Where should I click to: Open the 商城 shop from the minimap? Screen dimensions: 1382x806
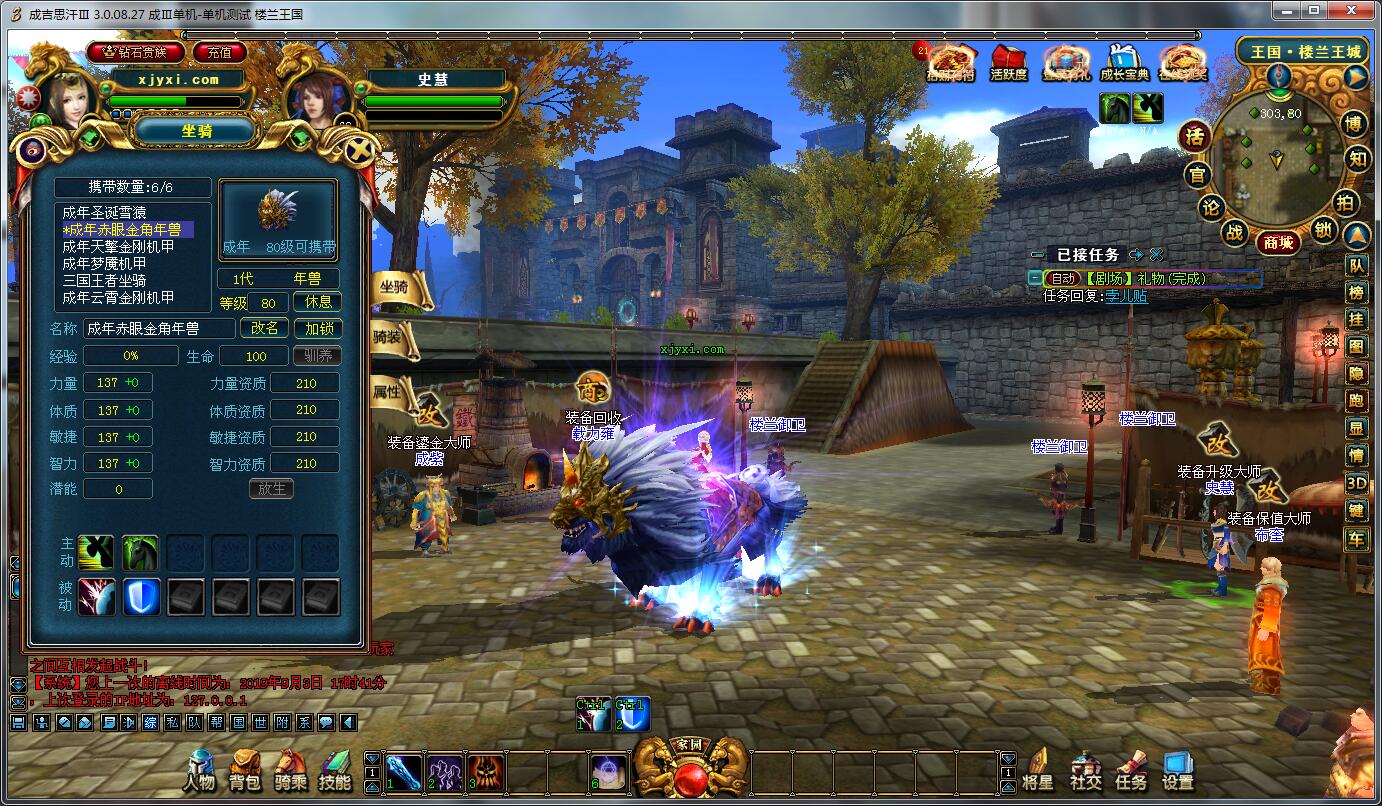click(x=1278, y=242)
